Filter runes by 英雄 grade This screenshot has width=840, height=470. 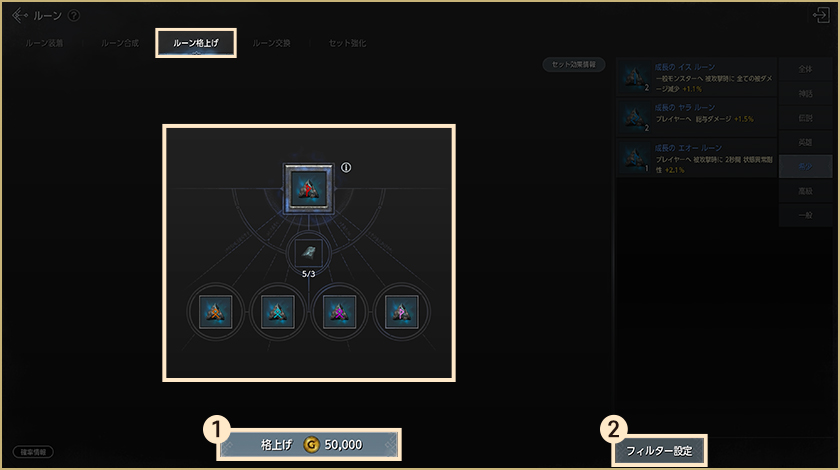[805, 142]
